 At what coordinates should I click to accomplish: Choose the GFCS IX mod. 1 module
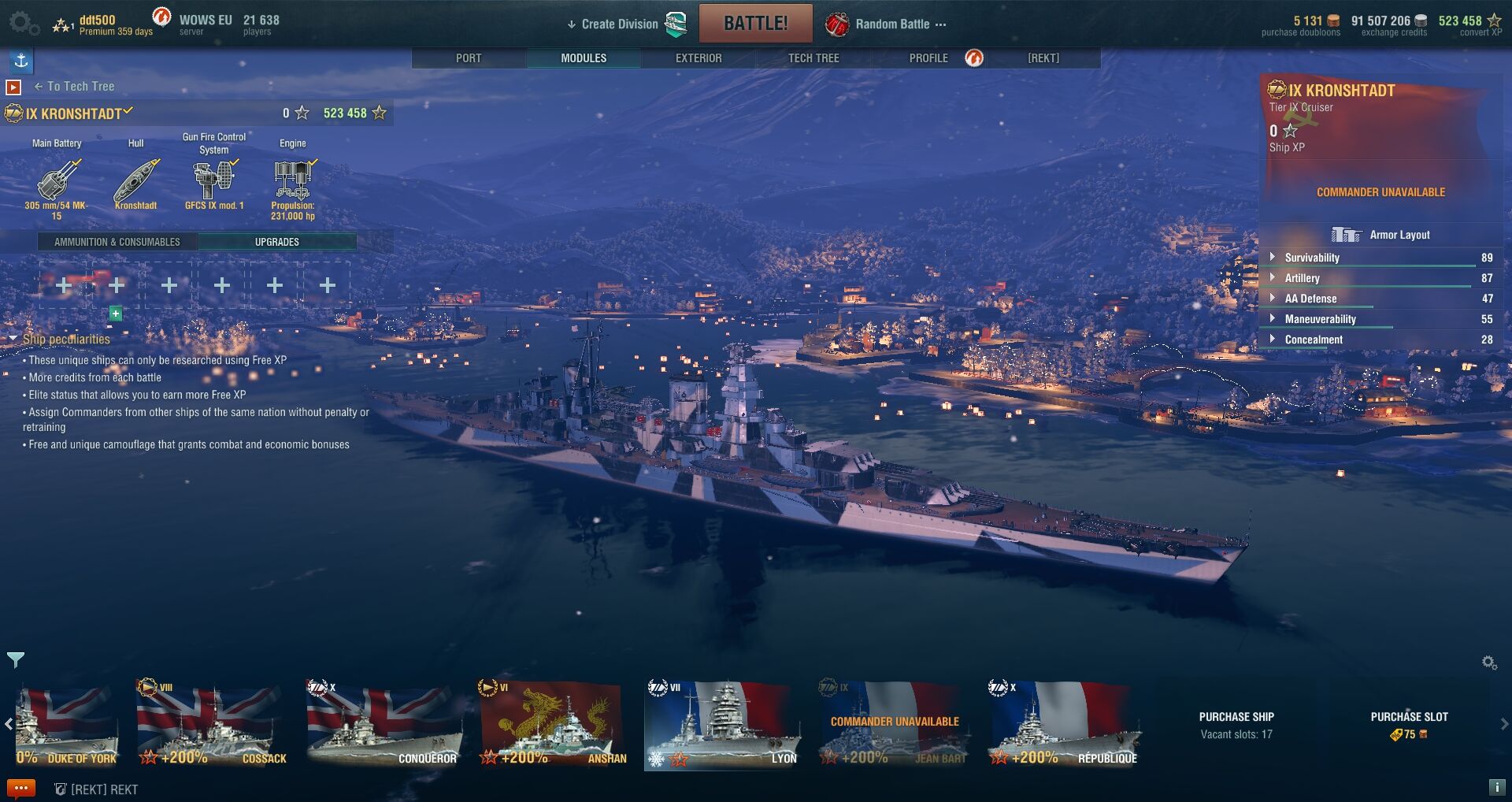click(214, 181)
